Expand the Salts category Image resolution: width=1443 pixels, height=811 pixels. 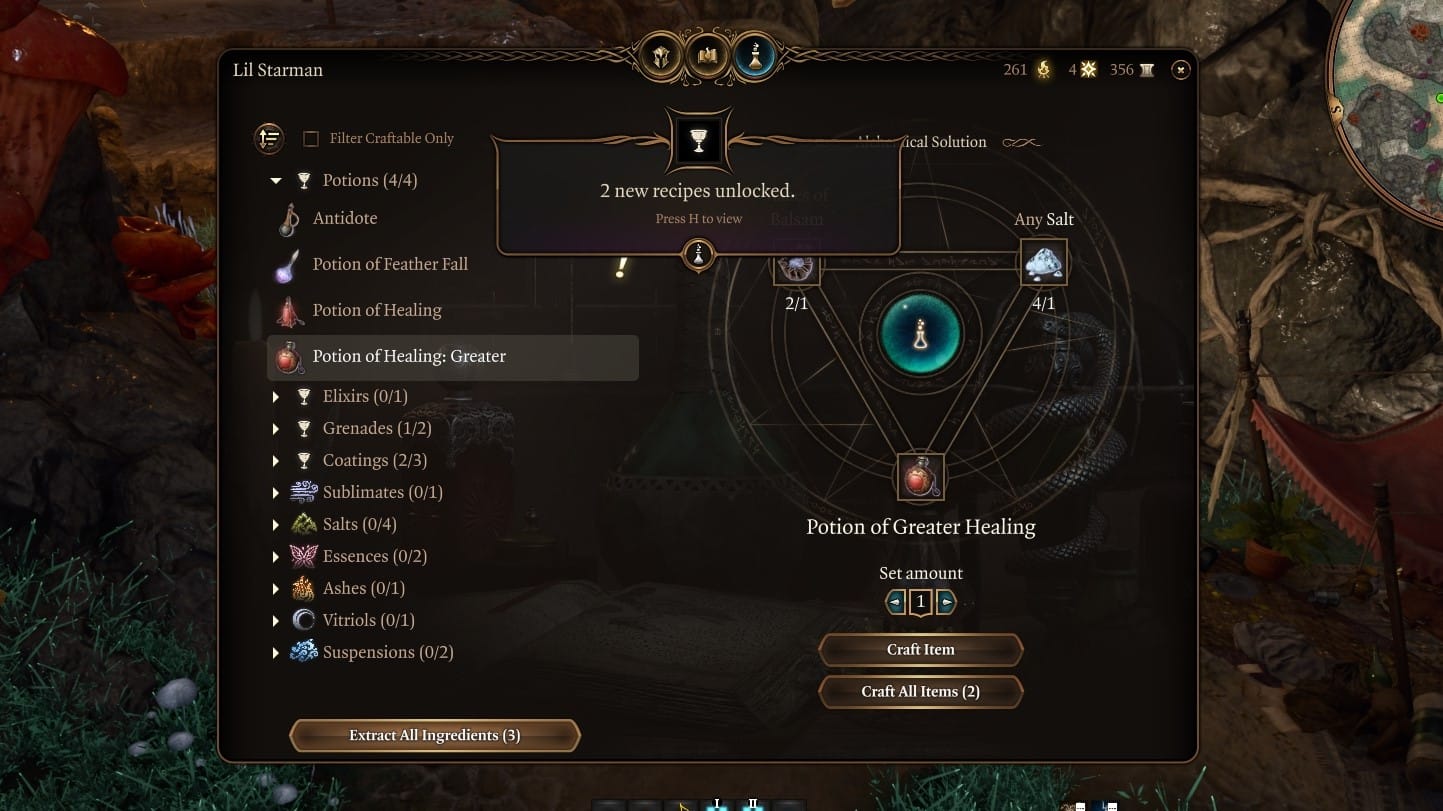[x=276, y=524]
